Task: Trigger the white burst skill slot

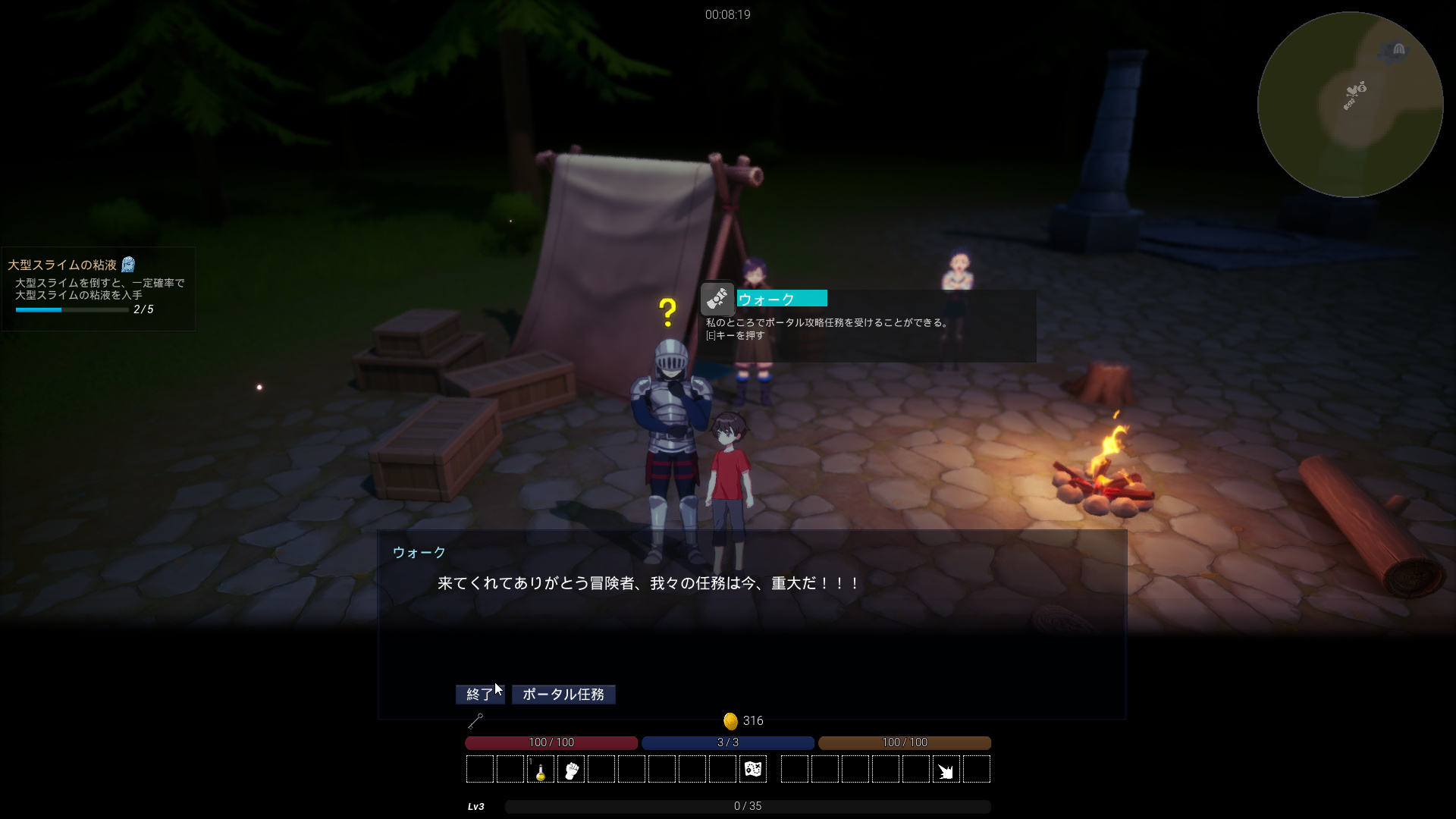Action: [x=946, y=770]
